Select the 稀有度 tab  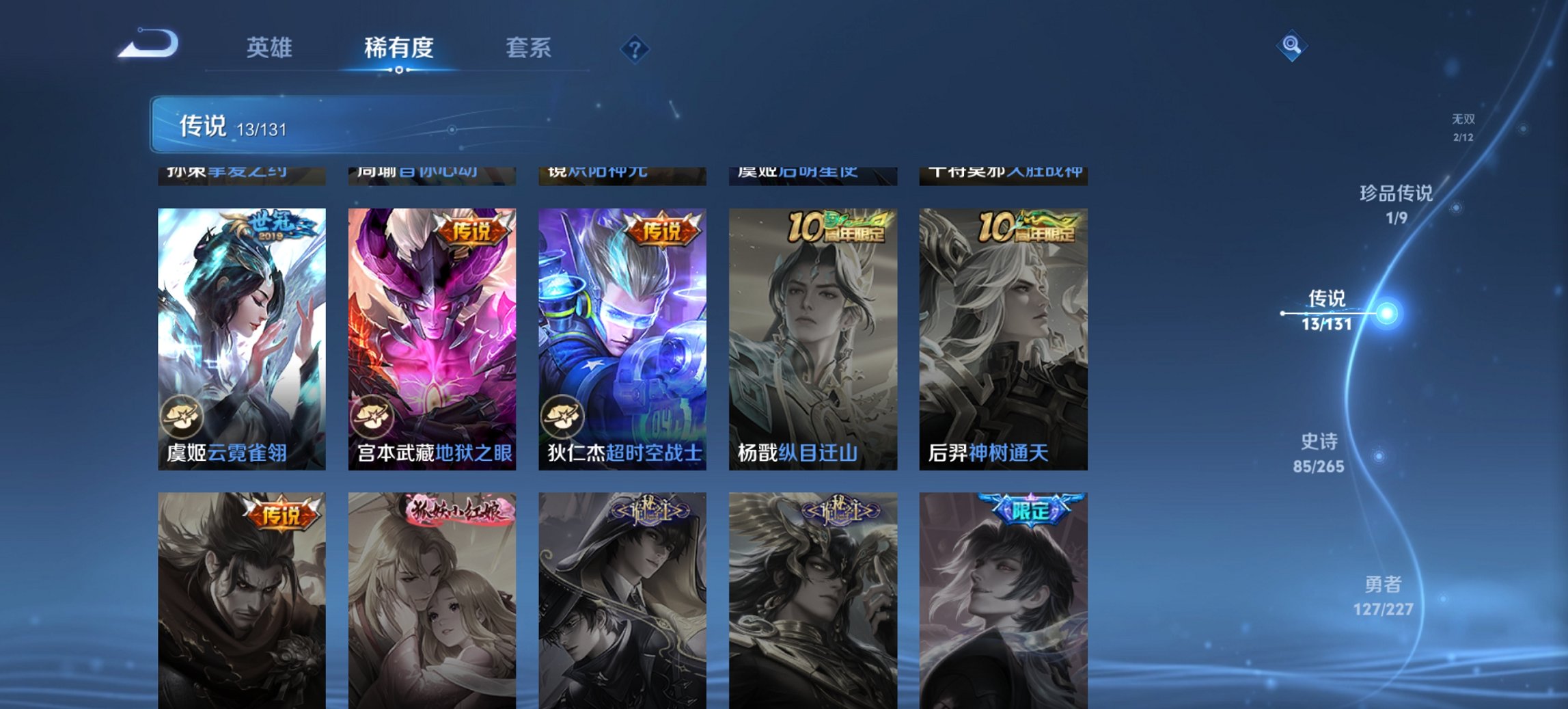pos(397,48)
